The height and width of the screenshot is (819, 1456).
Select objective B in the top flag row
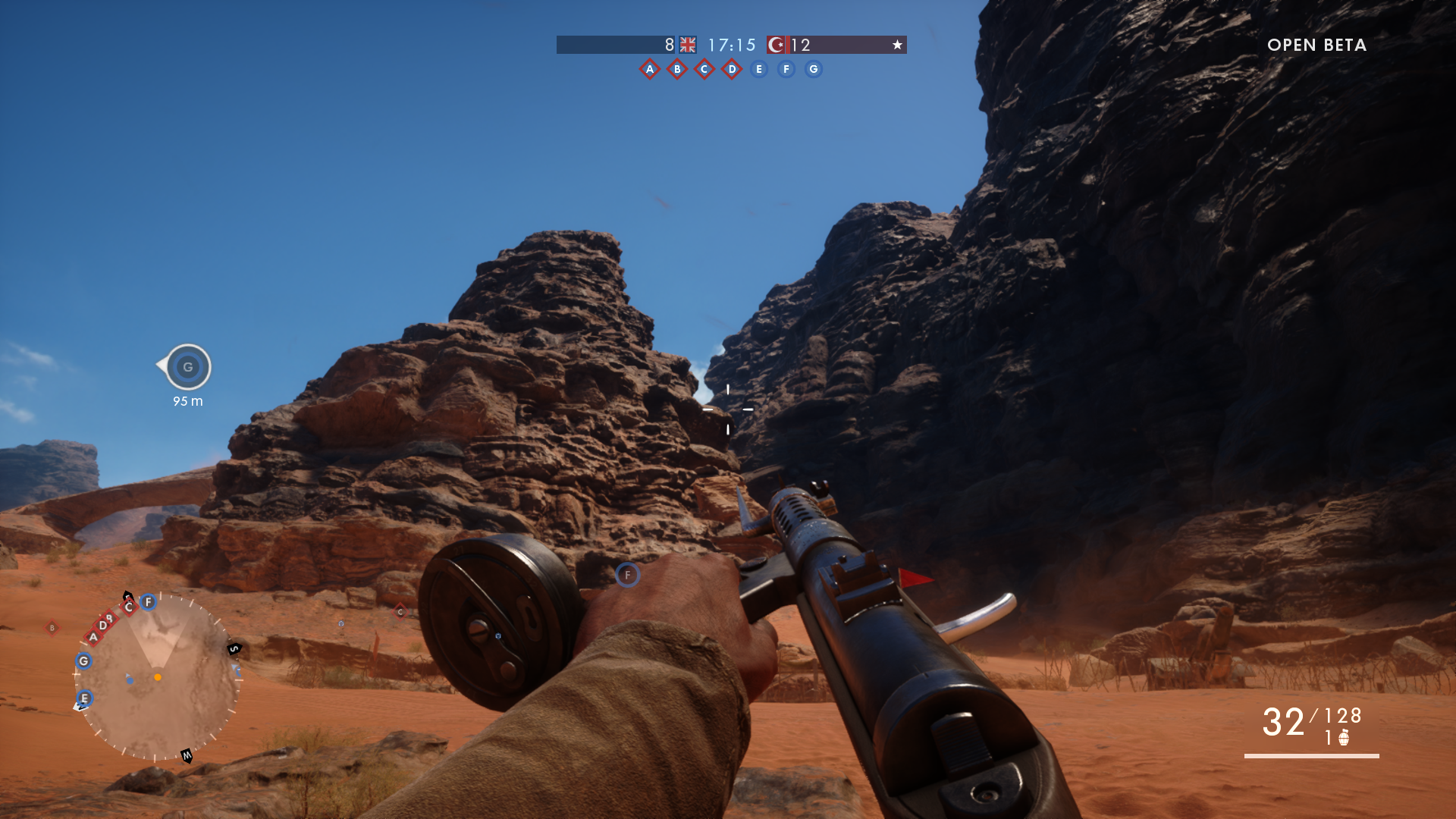677,69
